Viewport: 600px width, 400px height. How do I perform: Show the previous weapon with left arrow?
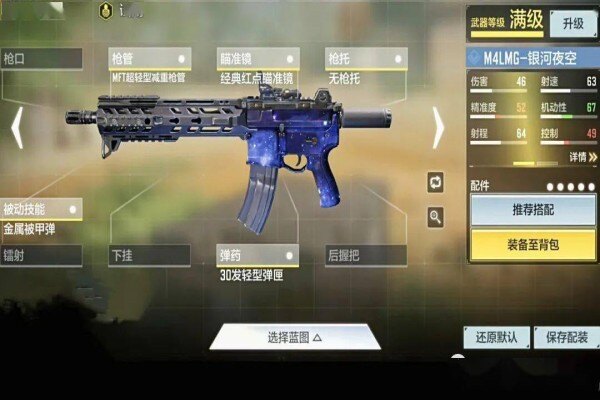pos(16,128)
